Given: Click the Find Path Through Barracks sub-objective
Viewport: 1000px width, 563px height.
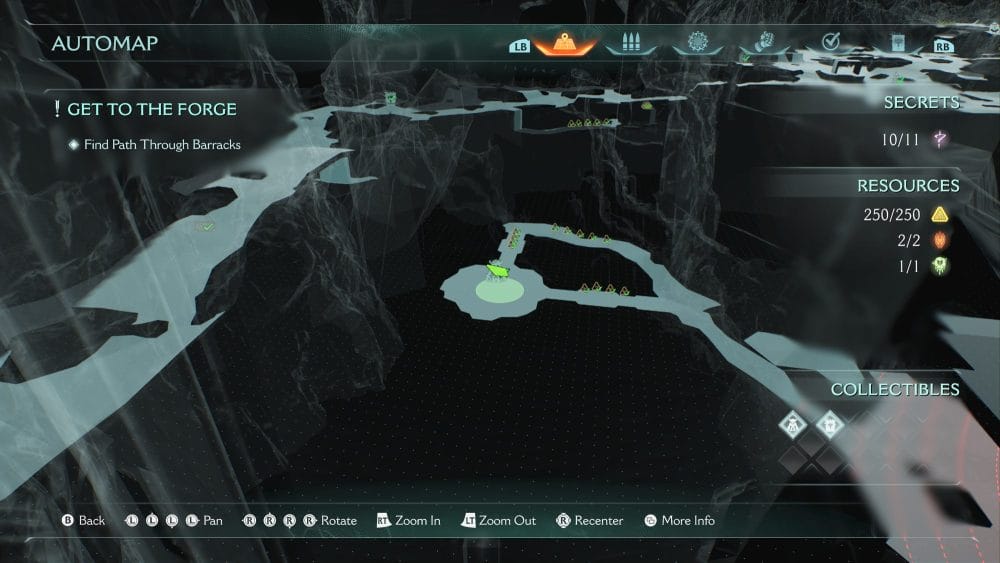Looking at the screenshot, I should (x=162, y=144).
